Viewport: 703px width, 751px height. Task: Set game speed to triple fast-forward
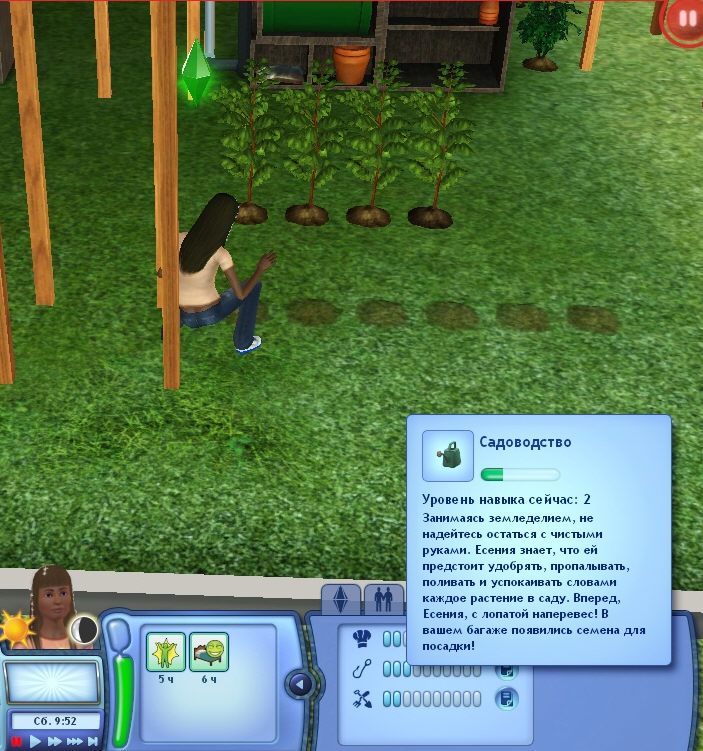click(x=76, y=741)
